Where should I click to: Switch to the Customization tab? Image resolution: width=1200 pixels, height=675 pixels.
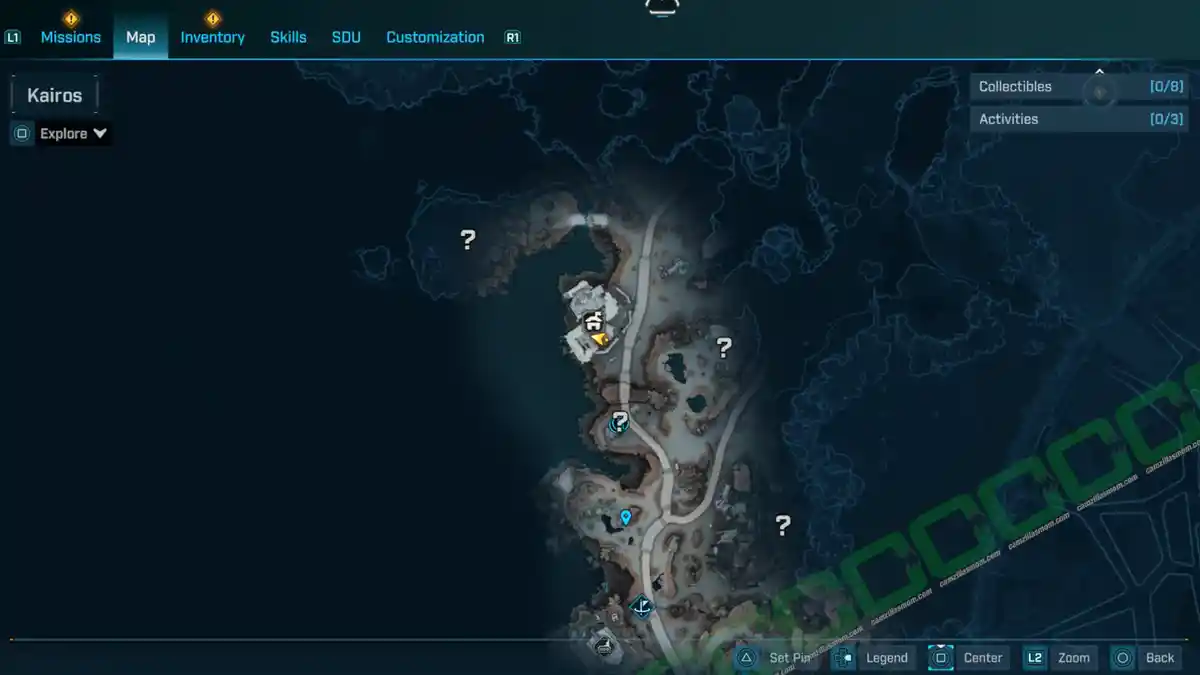pos(435,37)
